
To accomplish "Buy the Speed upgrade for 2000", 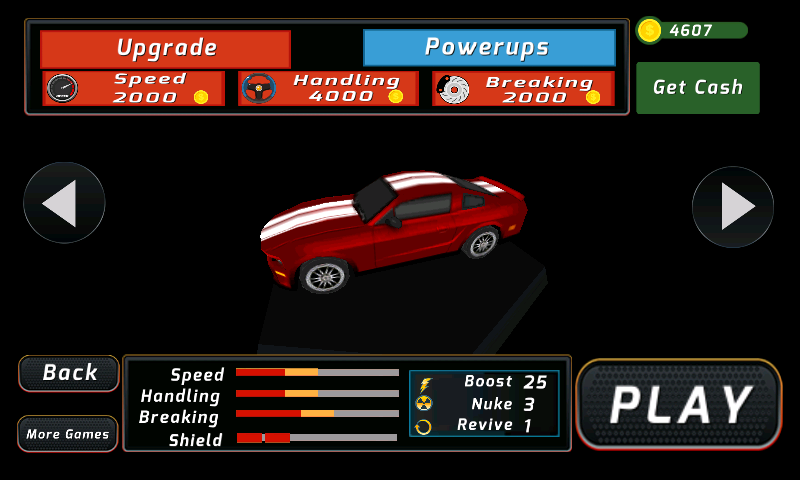I will pos(134,88).
